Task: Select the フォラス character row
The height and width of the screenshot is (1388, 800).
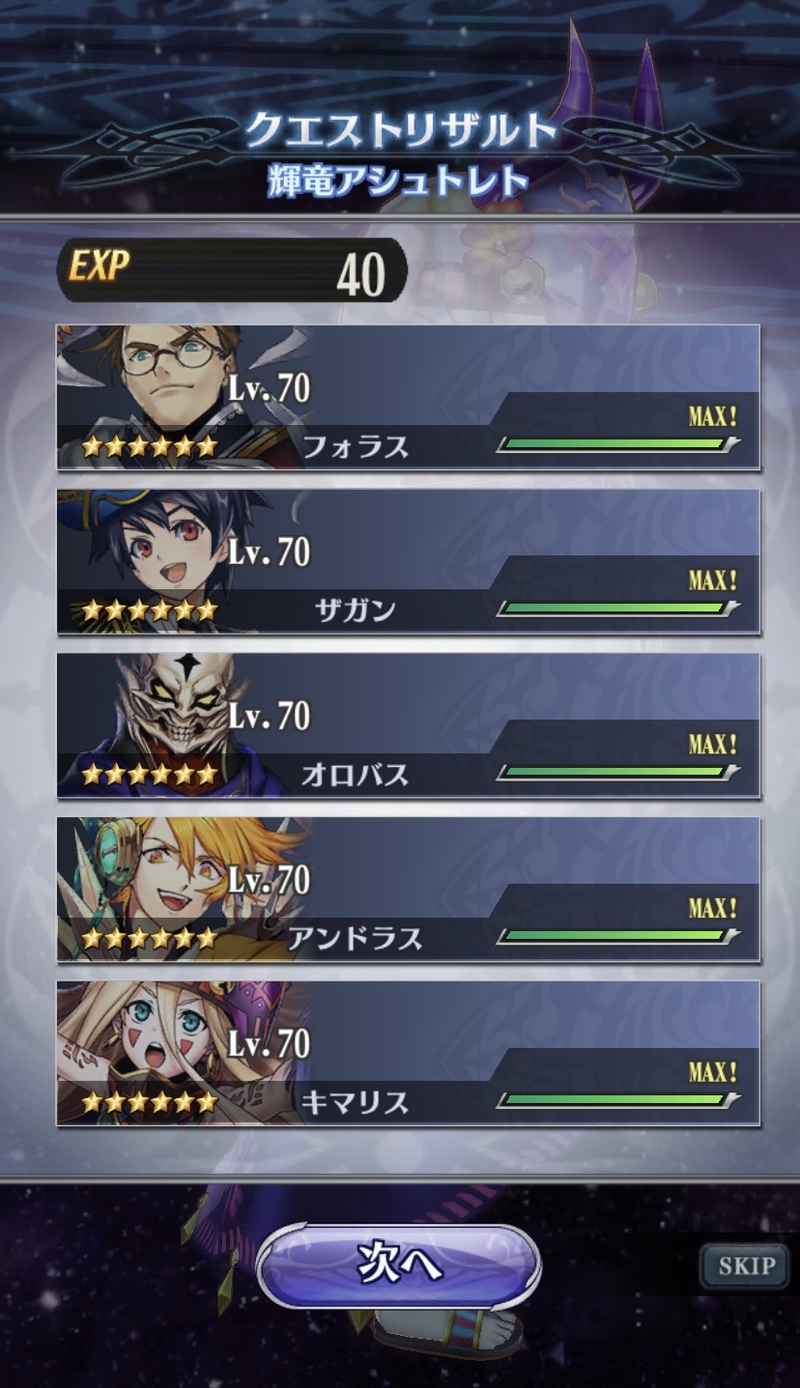Action: click(x=408, y=398)
